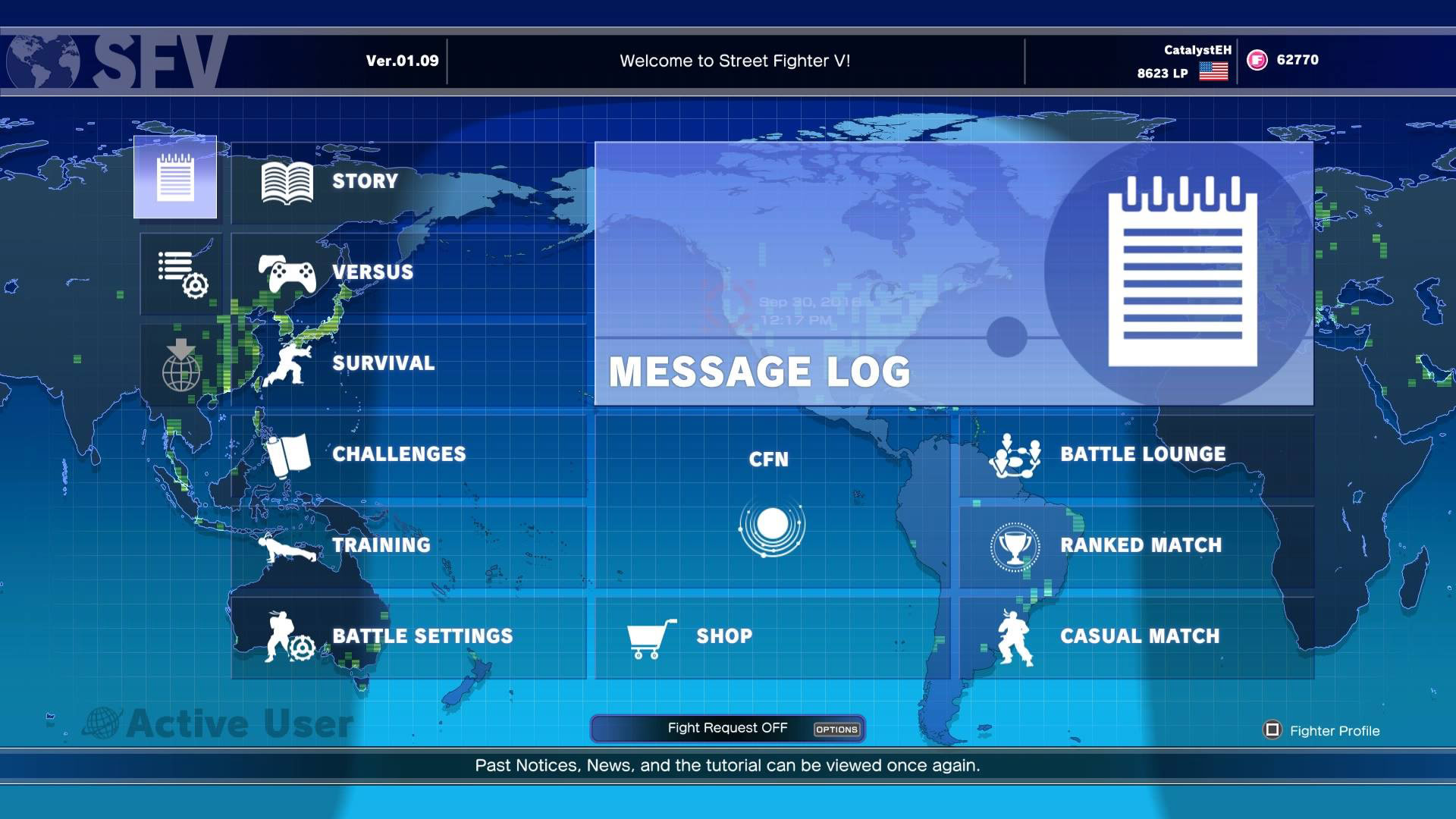Enter Training mode
Viewport: 1456px width, 819px height.
[x=408, y=546]
